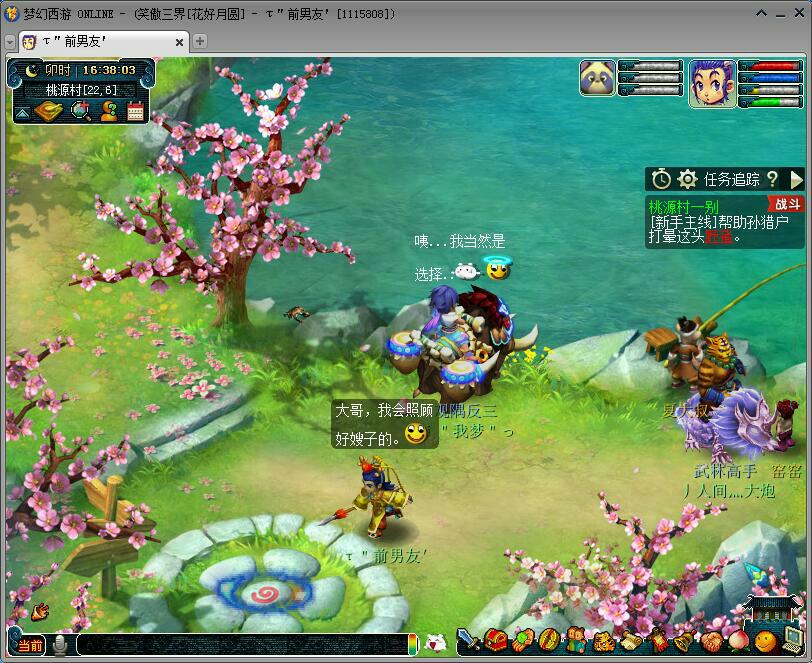Viewport: 812px width, 663px height.
Task: Open the tiger pet icon
Action: [602, 641]
